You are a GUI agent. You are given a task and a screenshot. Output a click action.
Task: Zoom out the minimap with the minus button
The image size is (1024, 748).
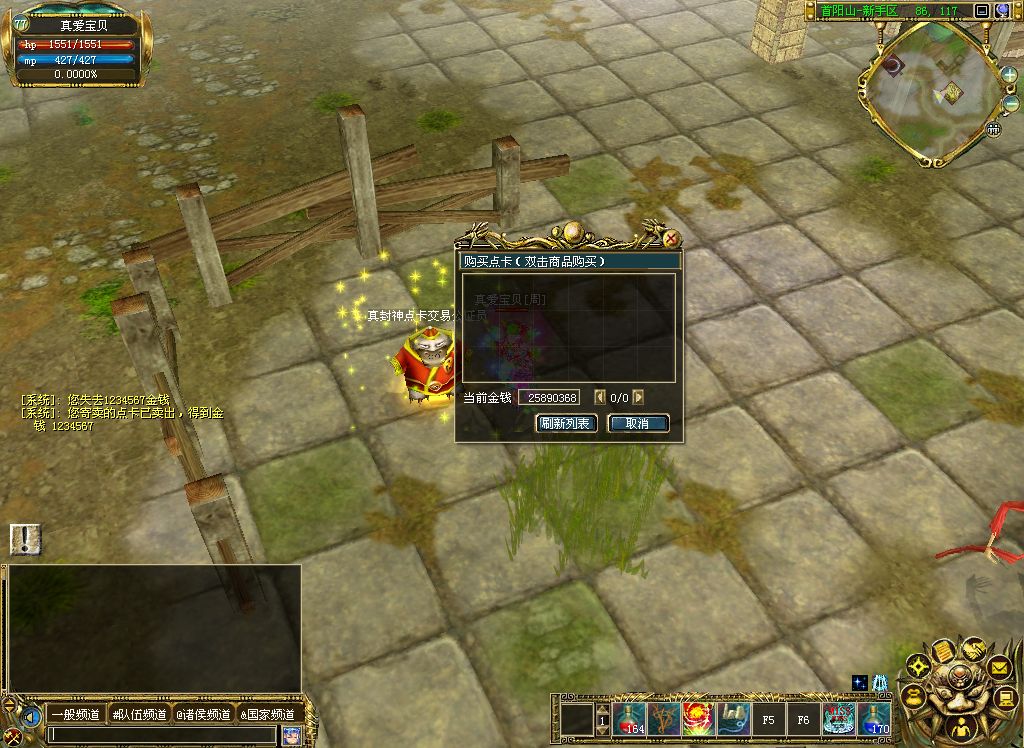[x=1009, y=104]
